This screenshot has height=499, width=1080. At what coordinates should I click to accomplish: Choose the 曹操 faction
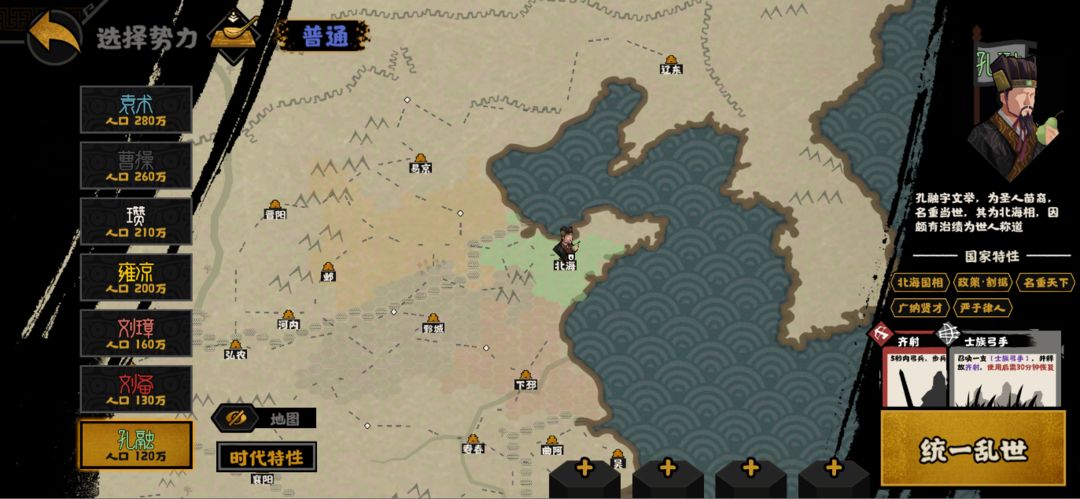tap(136, 164)
